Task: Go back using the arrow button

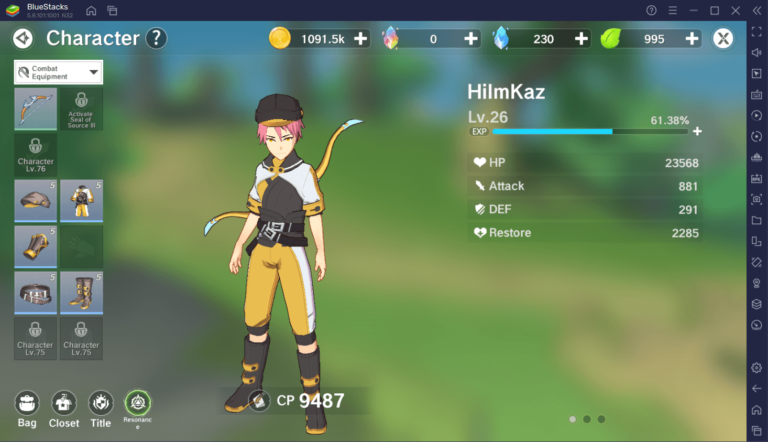Action: [x=23, y=39]
